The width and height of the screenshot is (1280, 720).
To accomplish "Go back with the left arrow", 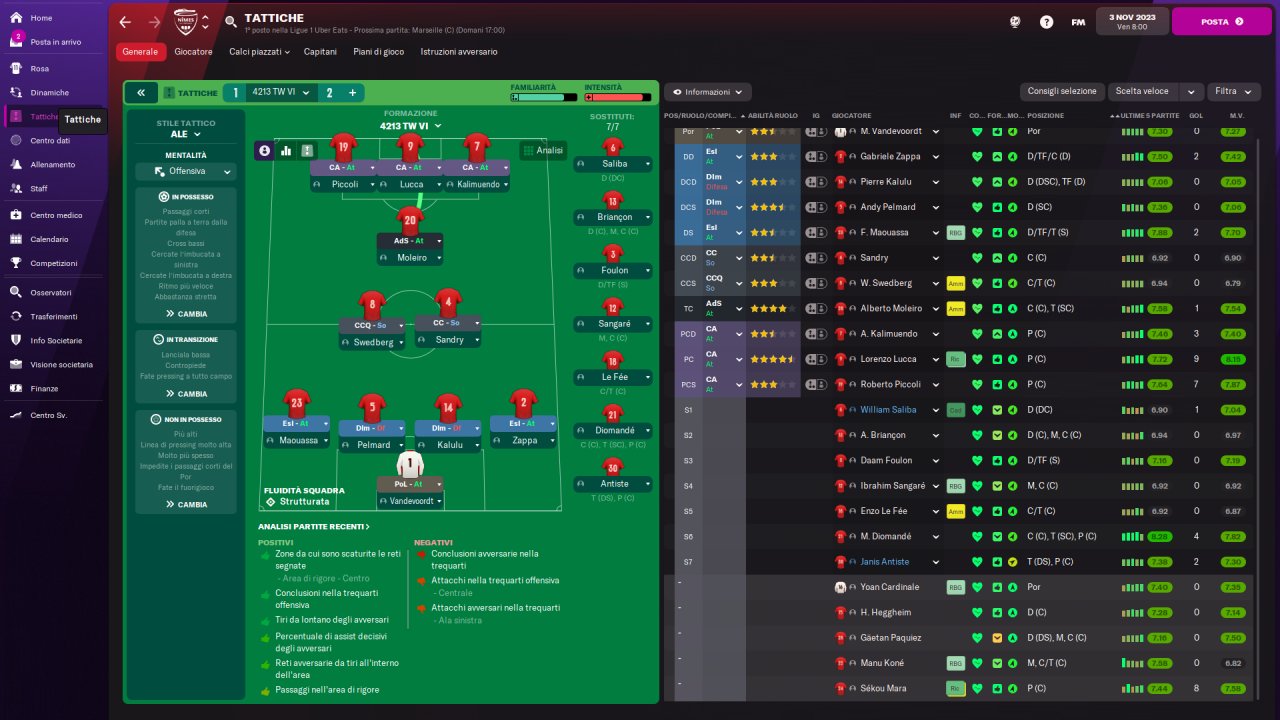I will pos(125,21).
